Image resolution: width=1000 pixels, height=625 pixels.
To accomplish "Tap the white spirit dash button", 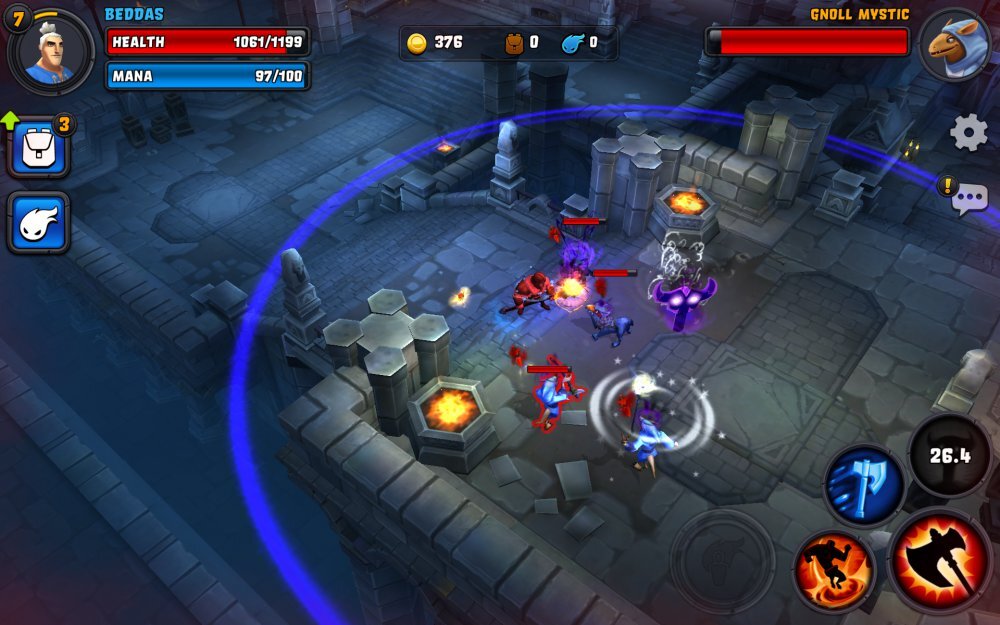I will [x=39, y=222].
